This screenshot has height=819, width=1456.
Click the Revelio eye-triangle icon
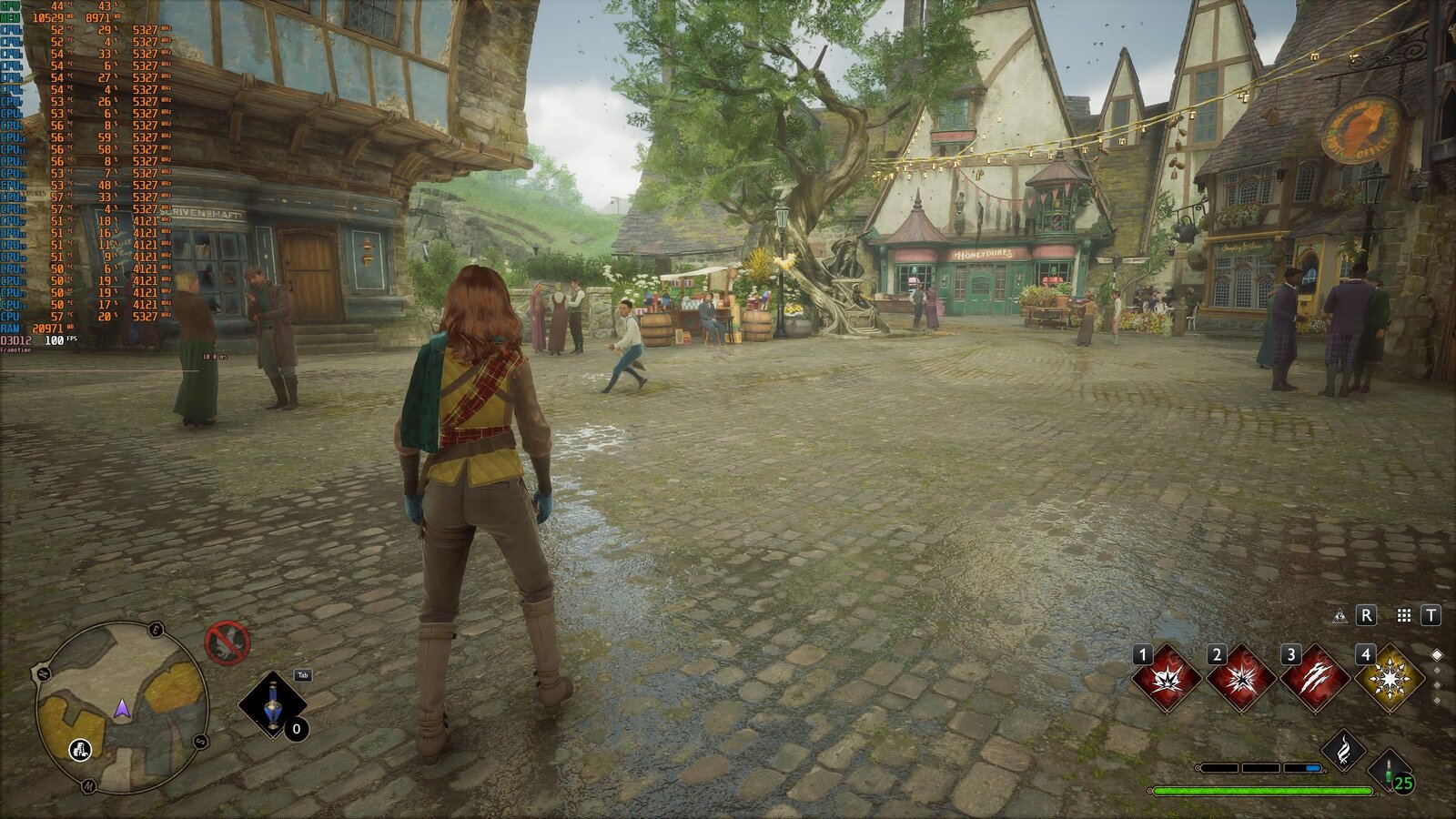(x=1340, y=616)
